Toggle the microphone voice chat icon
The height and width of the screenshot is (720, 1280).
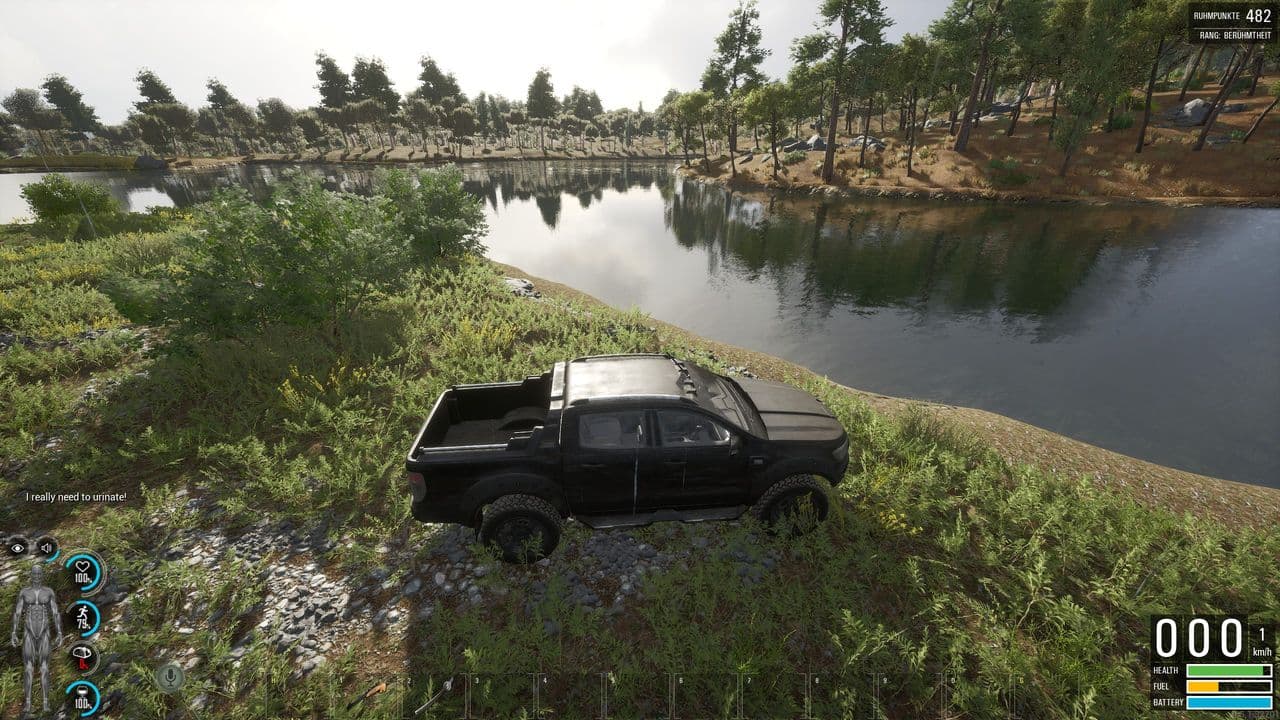click(169, 677)
